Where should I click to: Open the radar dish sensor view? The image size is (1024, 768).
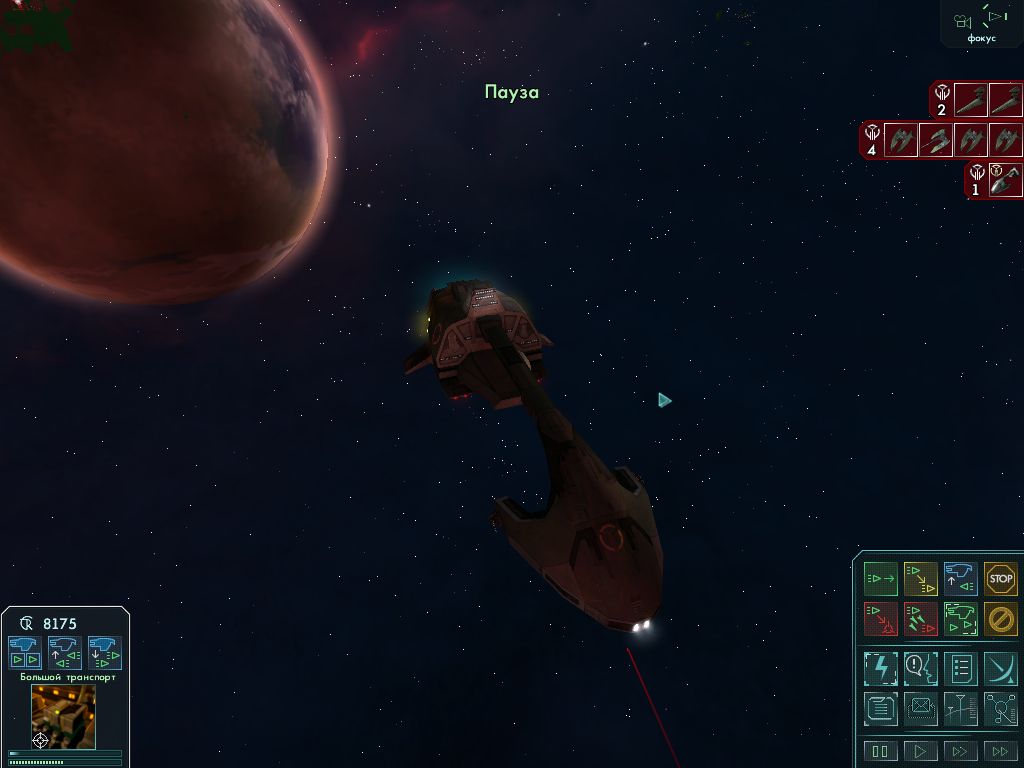click(x=1000, y=668)
